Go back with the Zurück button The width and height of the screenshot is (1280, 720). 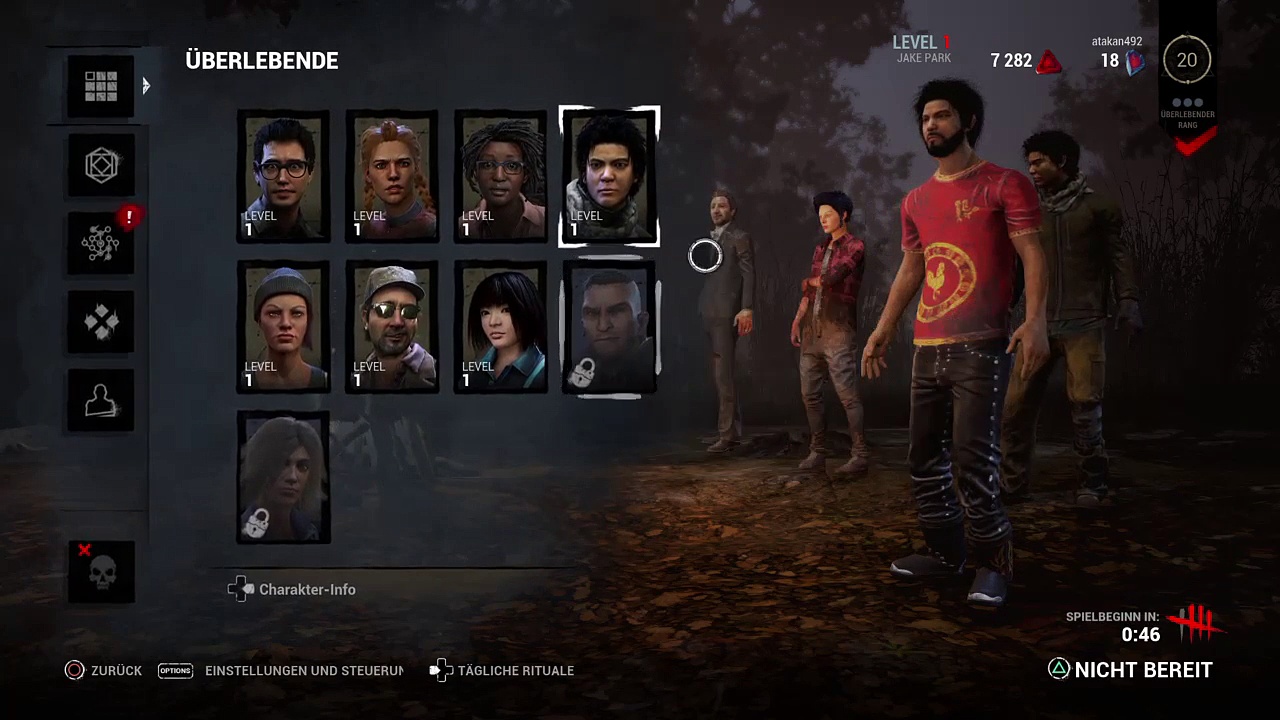coord(104,671)
